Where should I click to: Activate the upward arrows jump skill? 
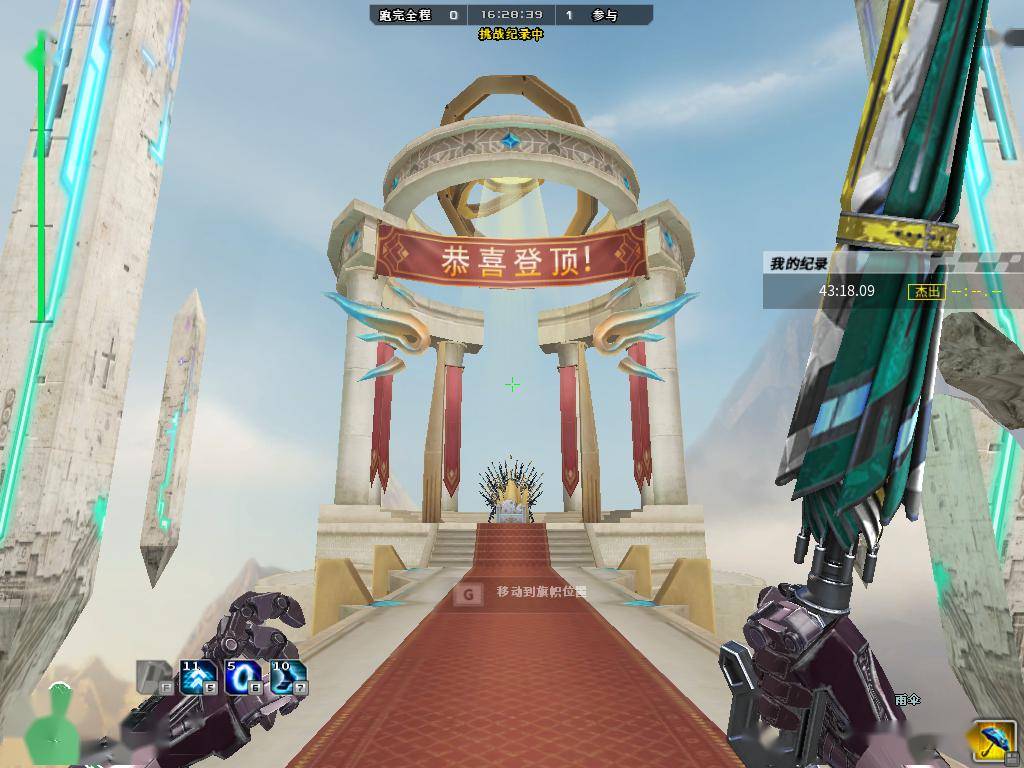pos(198,677)
